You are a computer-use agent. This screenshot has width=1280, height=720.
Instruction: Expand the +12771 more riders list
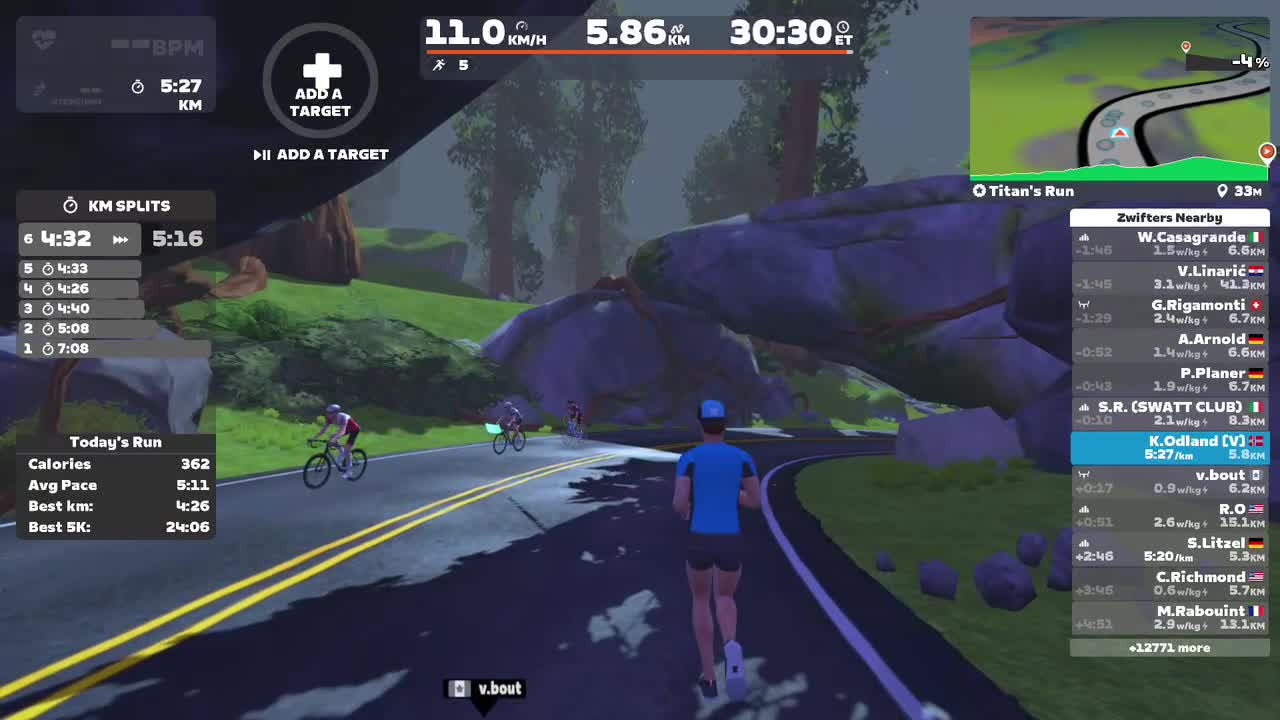click(x=1170, y=647)
